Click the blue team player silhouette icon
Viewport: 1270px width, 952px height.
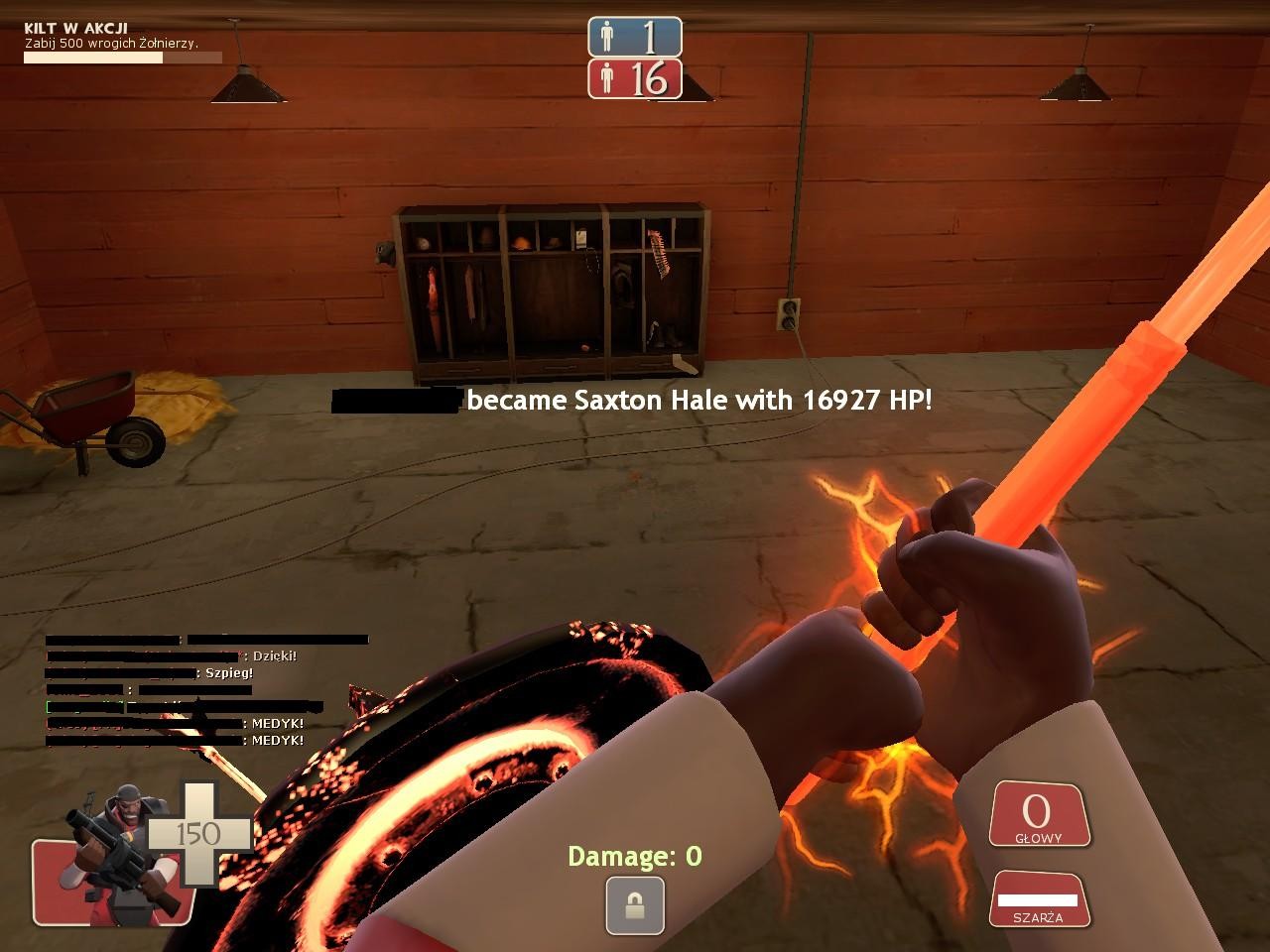point(606,38)
